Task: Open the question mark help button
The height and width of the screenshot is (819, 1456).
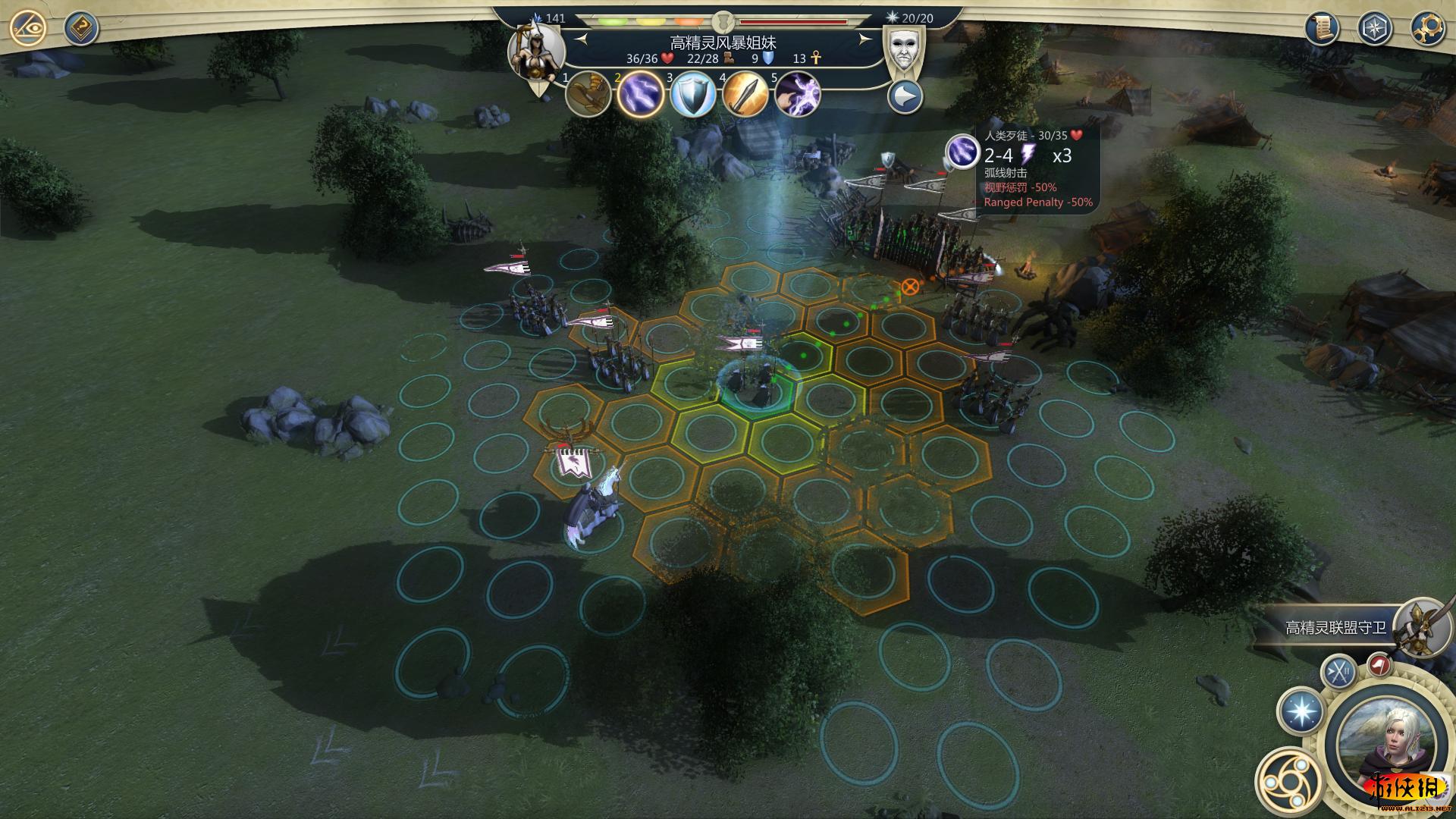Action: (x=80, y=29)
